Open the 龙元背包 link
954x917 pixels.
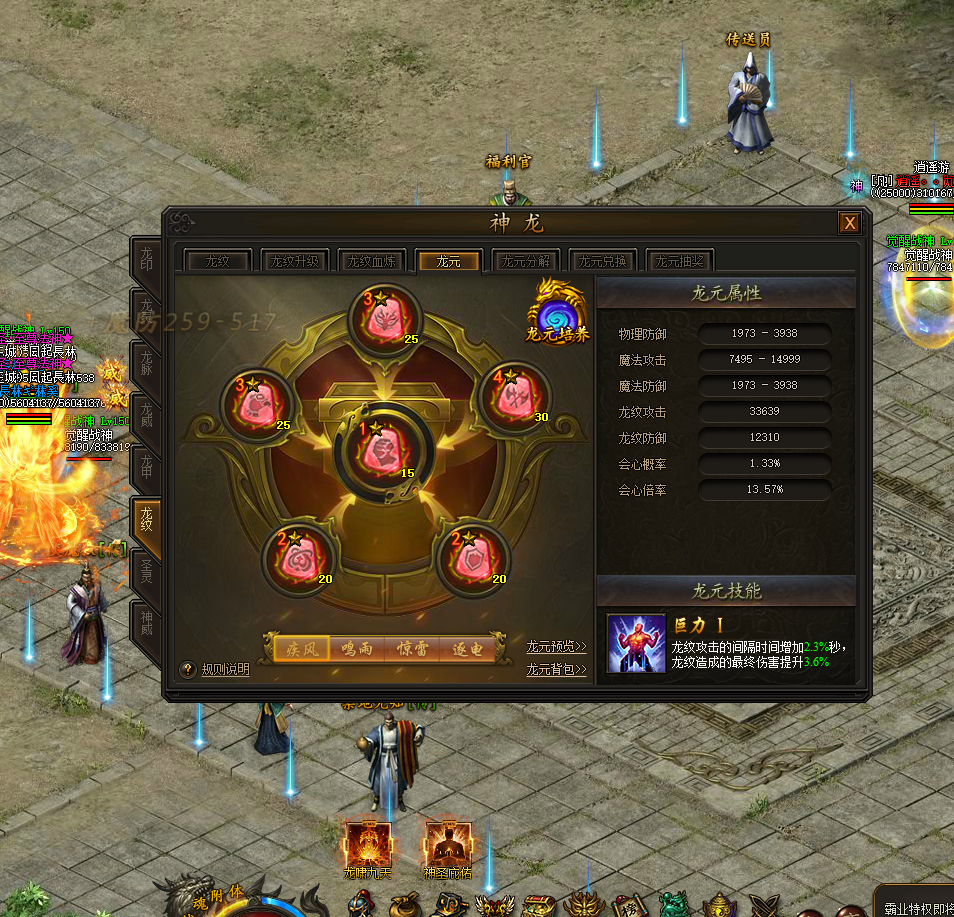click(x=556, y=670)
